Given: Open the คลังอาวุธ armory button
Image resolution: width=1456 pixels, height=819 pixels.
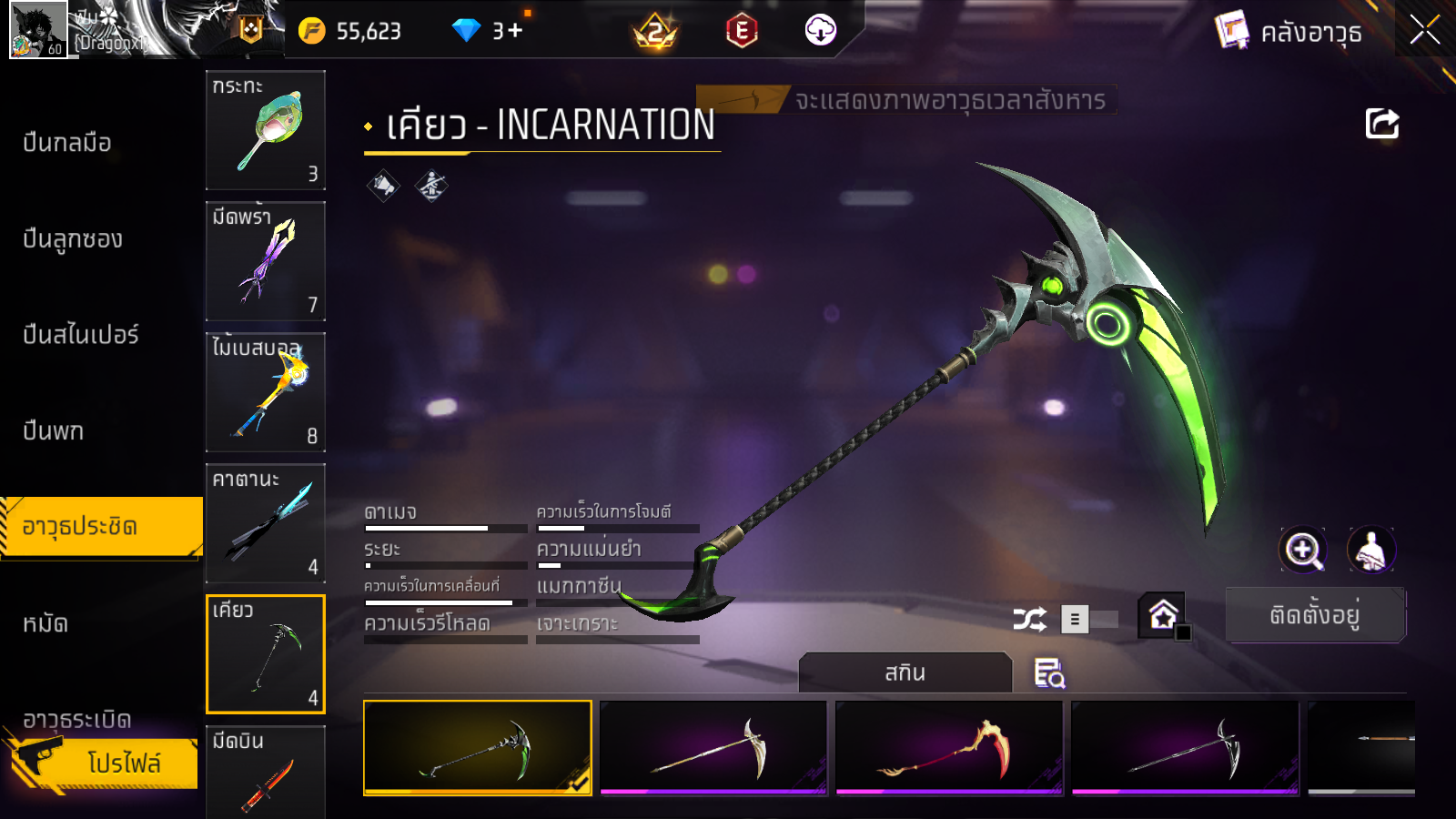Looking at the screenshot, I should pyautogui.click(x=1290, y=32).
